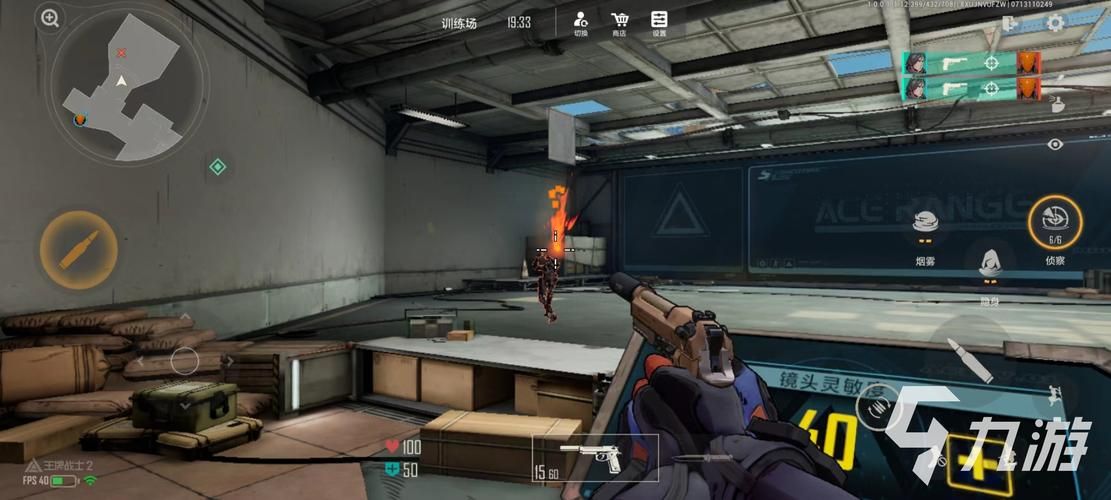Toggle the eye visibility icon
Viewport: 1111px width, 500px height.
[x=1055, y=144]
